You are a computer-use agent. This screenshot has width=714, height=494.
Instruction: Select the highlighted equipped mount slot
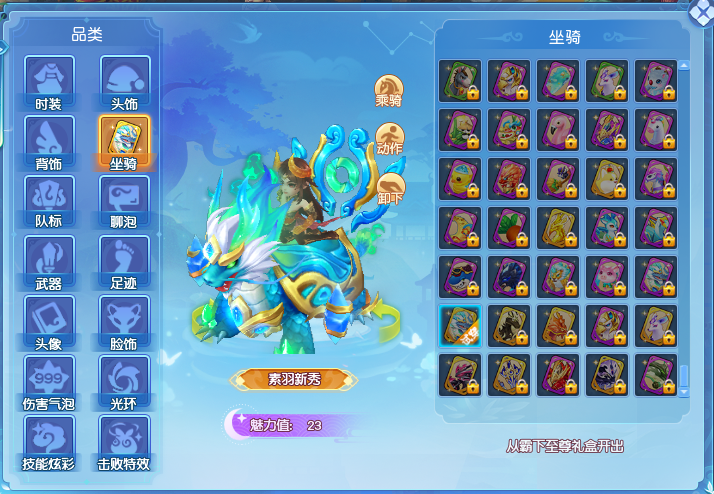click(460, 326)
